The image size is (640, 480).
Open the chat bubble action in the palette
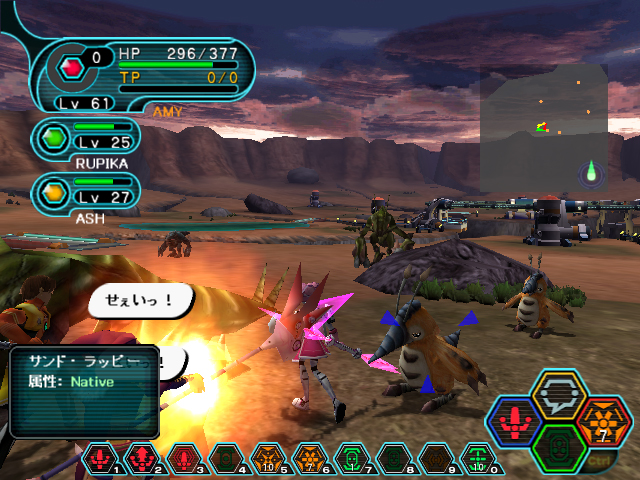click(559, 394)
